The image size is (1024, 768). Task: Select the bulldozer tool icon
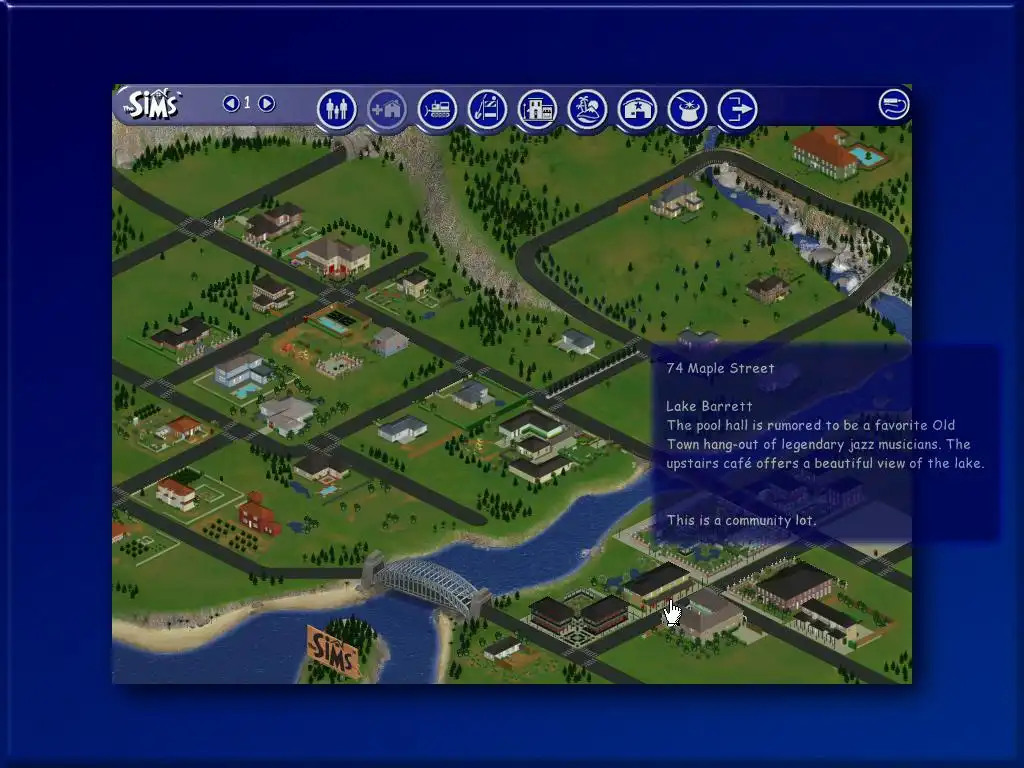pyautogui.click(x=437, y=109)
